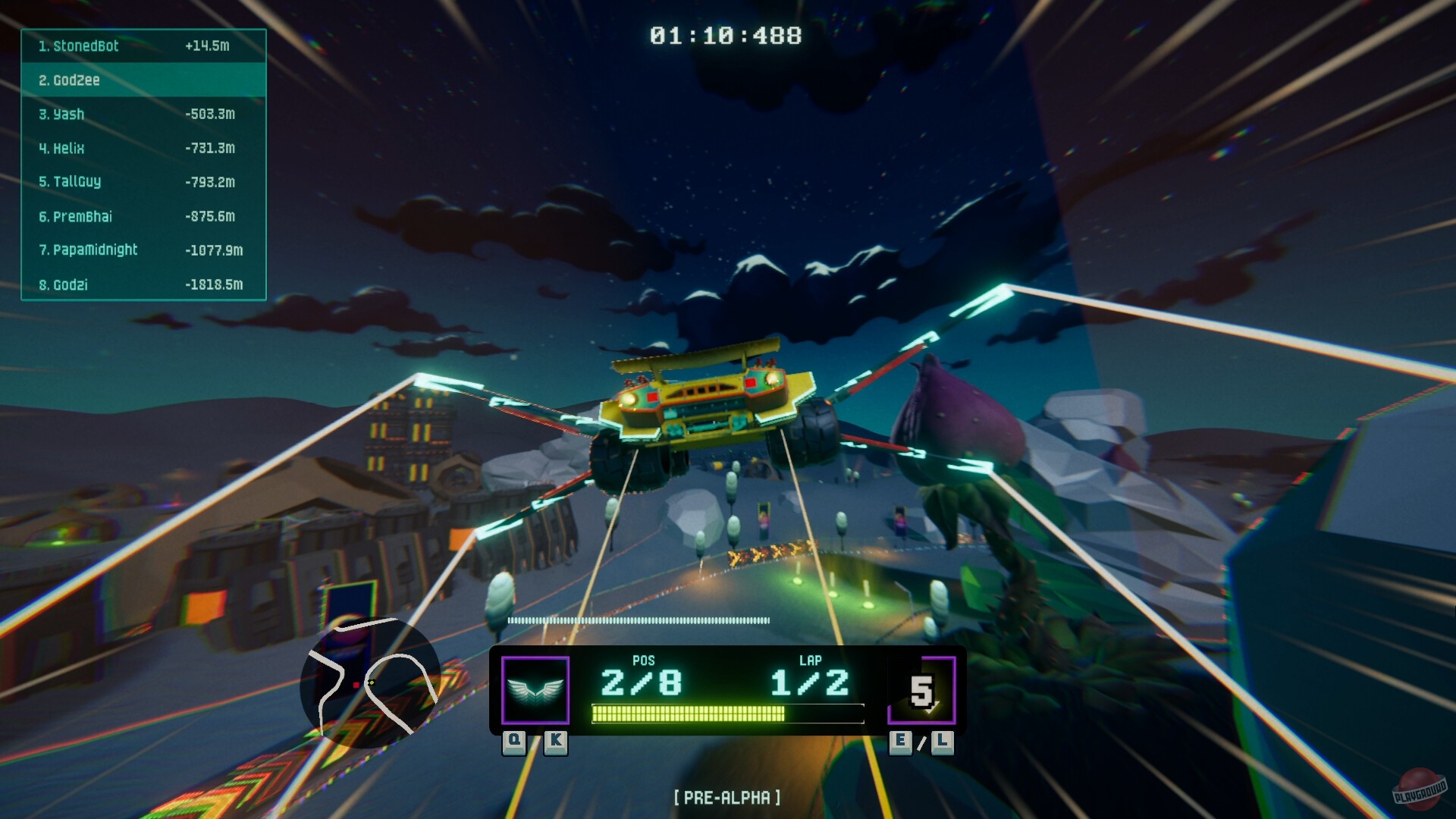
Task: Click the K keybind icon next to Q
Action: point(556,744)
